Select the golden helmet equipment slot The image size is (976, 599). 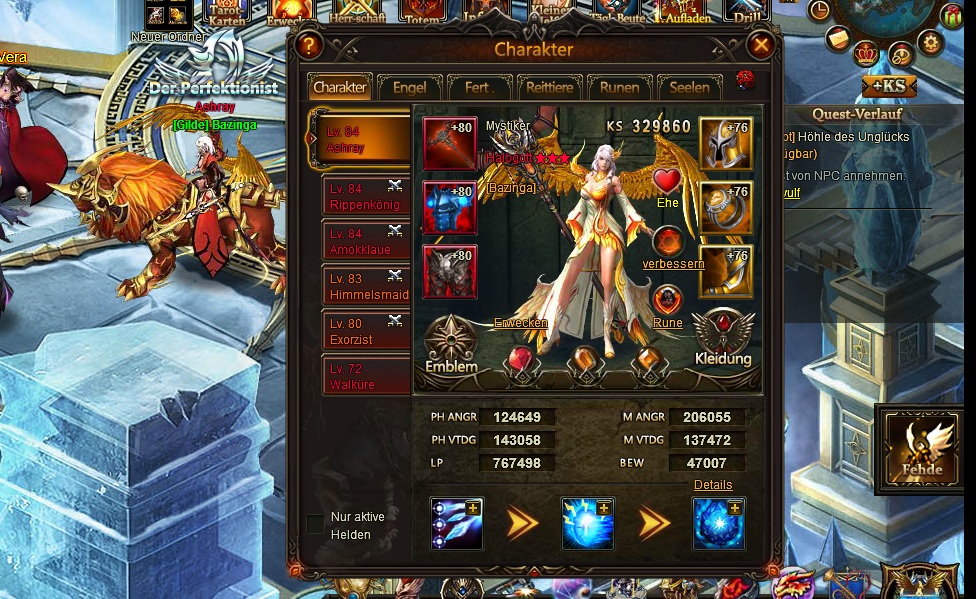click(x=725, y=144)
